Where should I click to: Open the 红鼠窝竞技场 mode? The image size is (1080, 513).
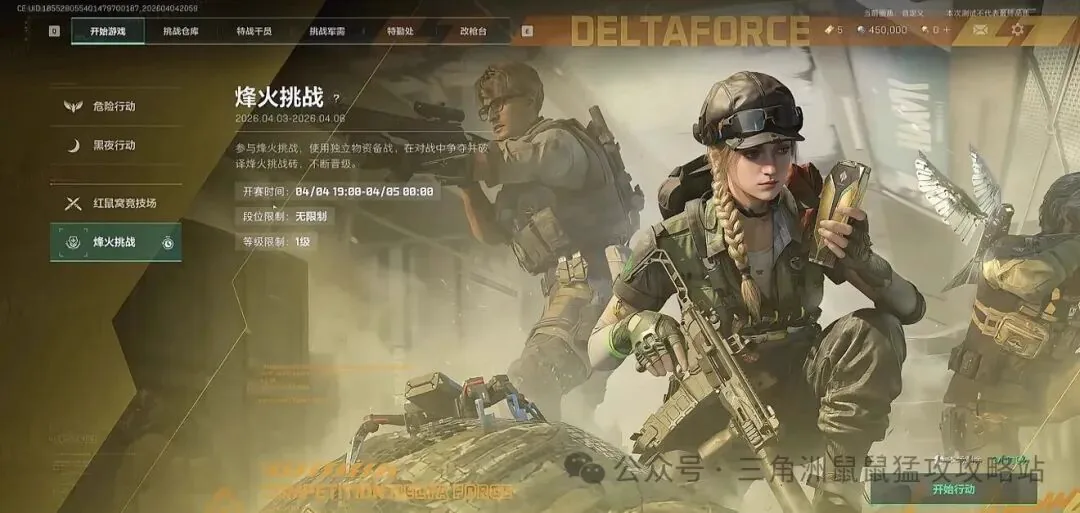click(x=124, y=203)
